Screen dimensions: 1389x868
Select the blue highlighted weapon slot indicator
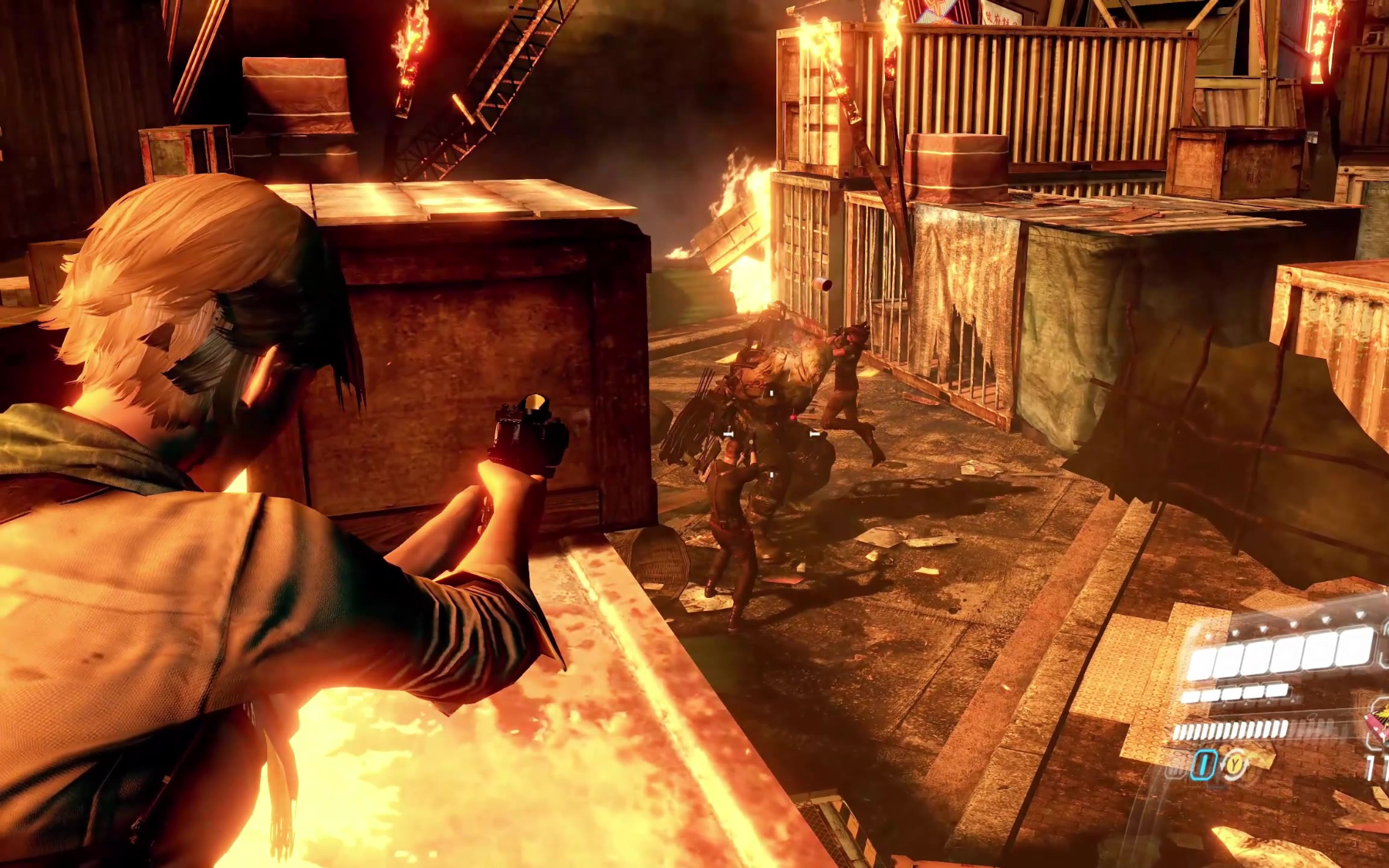click(1204, 765)
